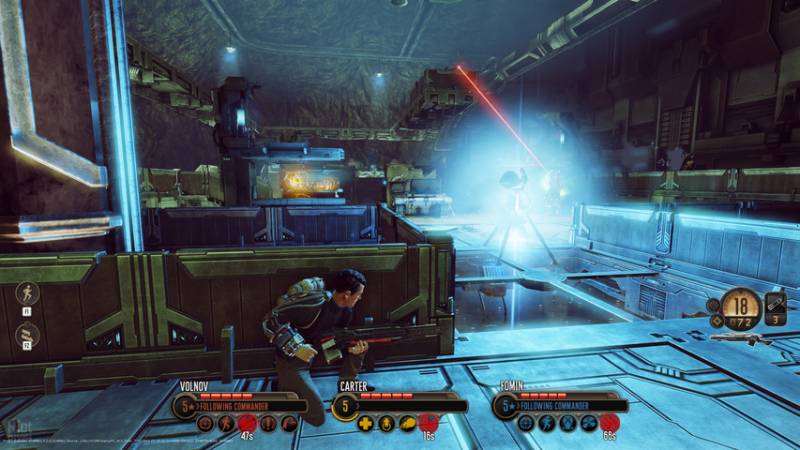Activate Fomin's crosshair target ability

tap(526, 423)
